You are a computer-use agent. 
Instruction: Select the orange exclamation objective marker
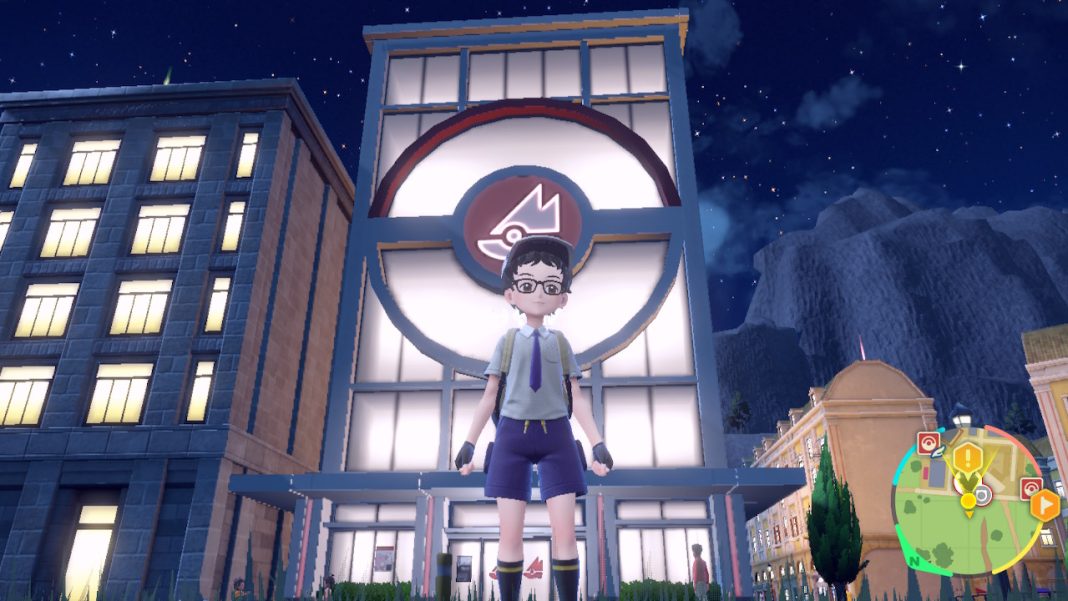[967, 459]
